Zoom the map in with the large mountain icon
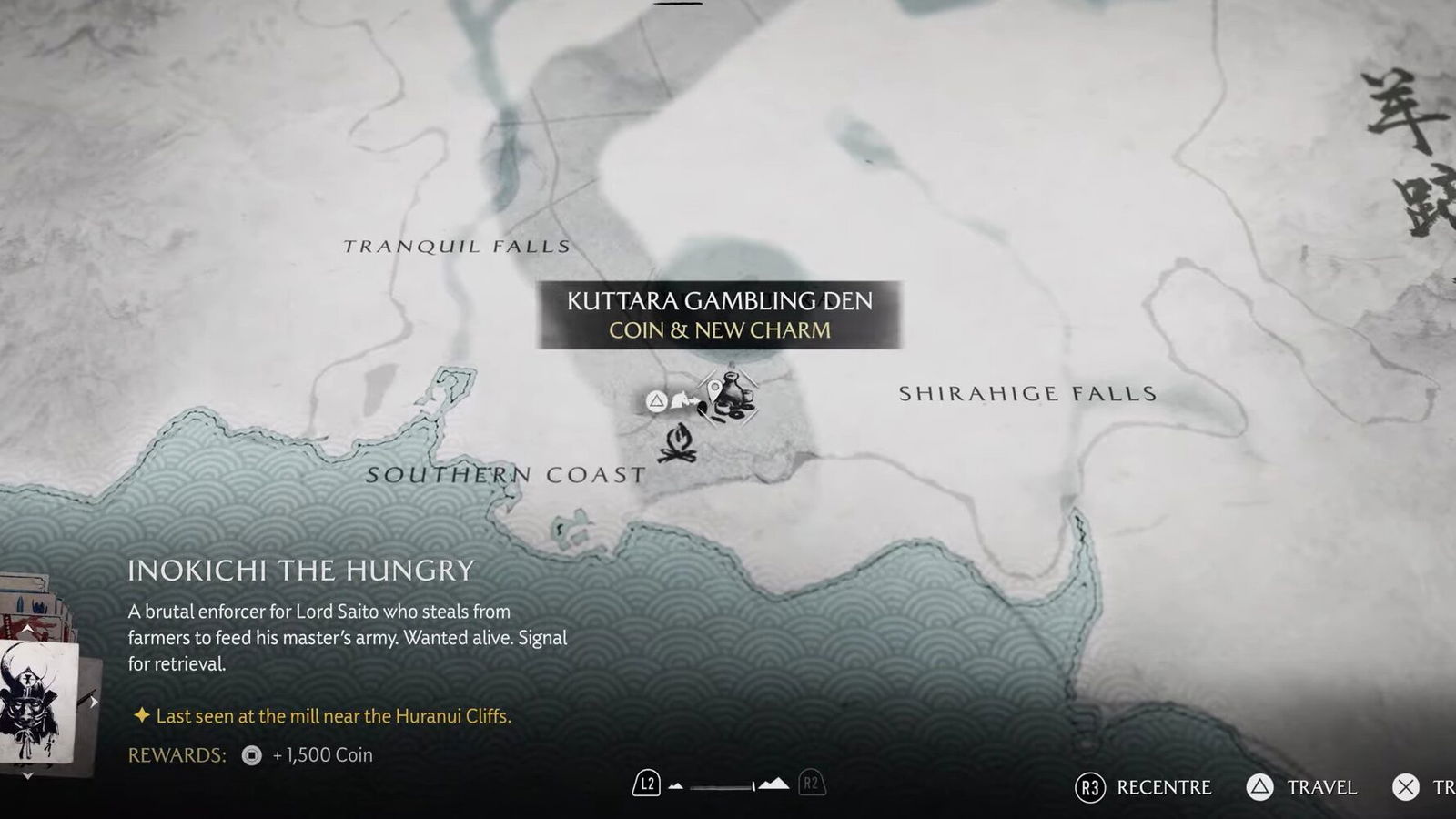The image size is (1456, 819). 773,784
